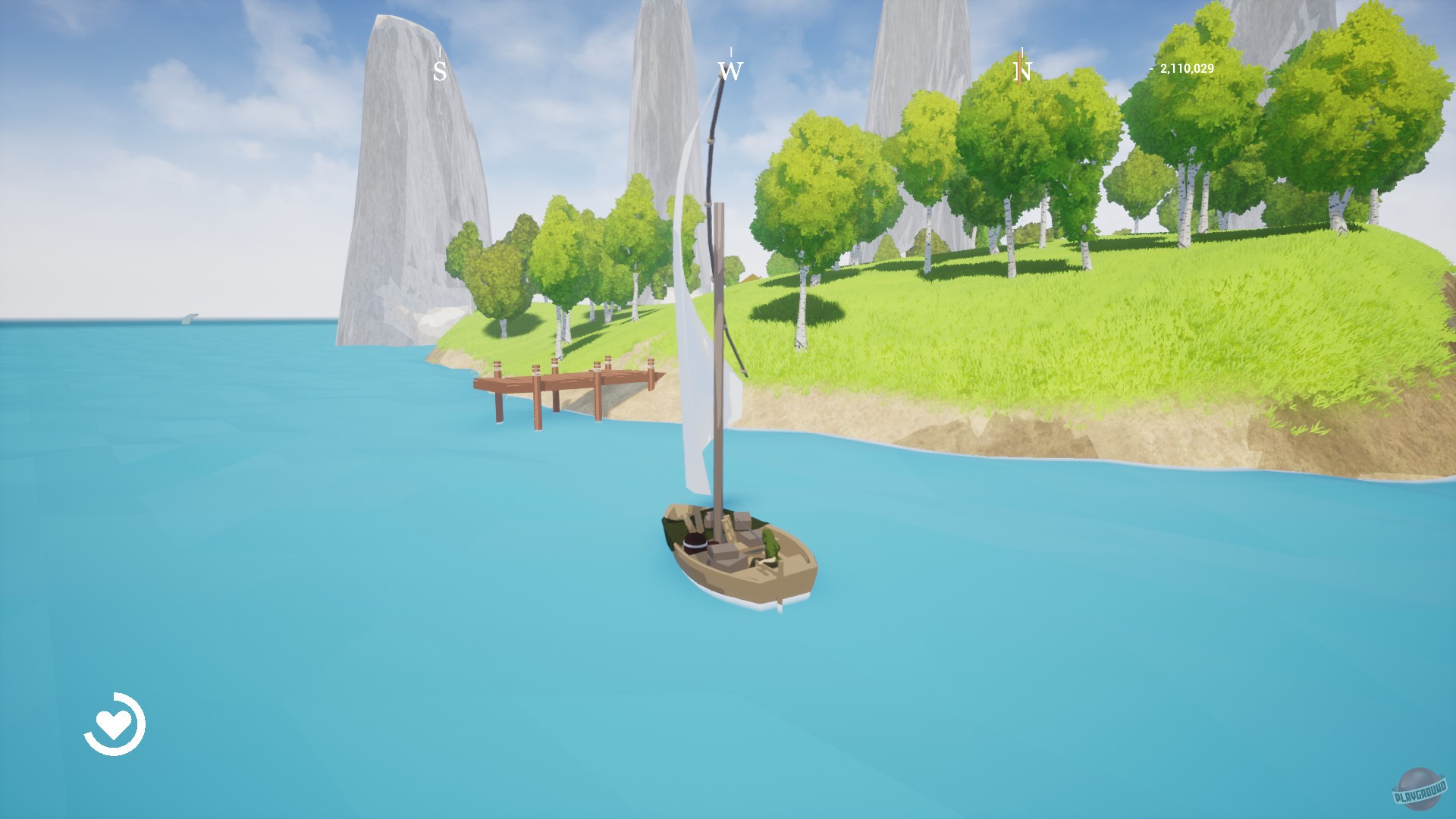Click the barrel stored in the boat

(694, 542)
